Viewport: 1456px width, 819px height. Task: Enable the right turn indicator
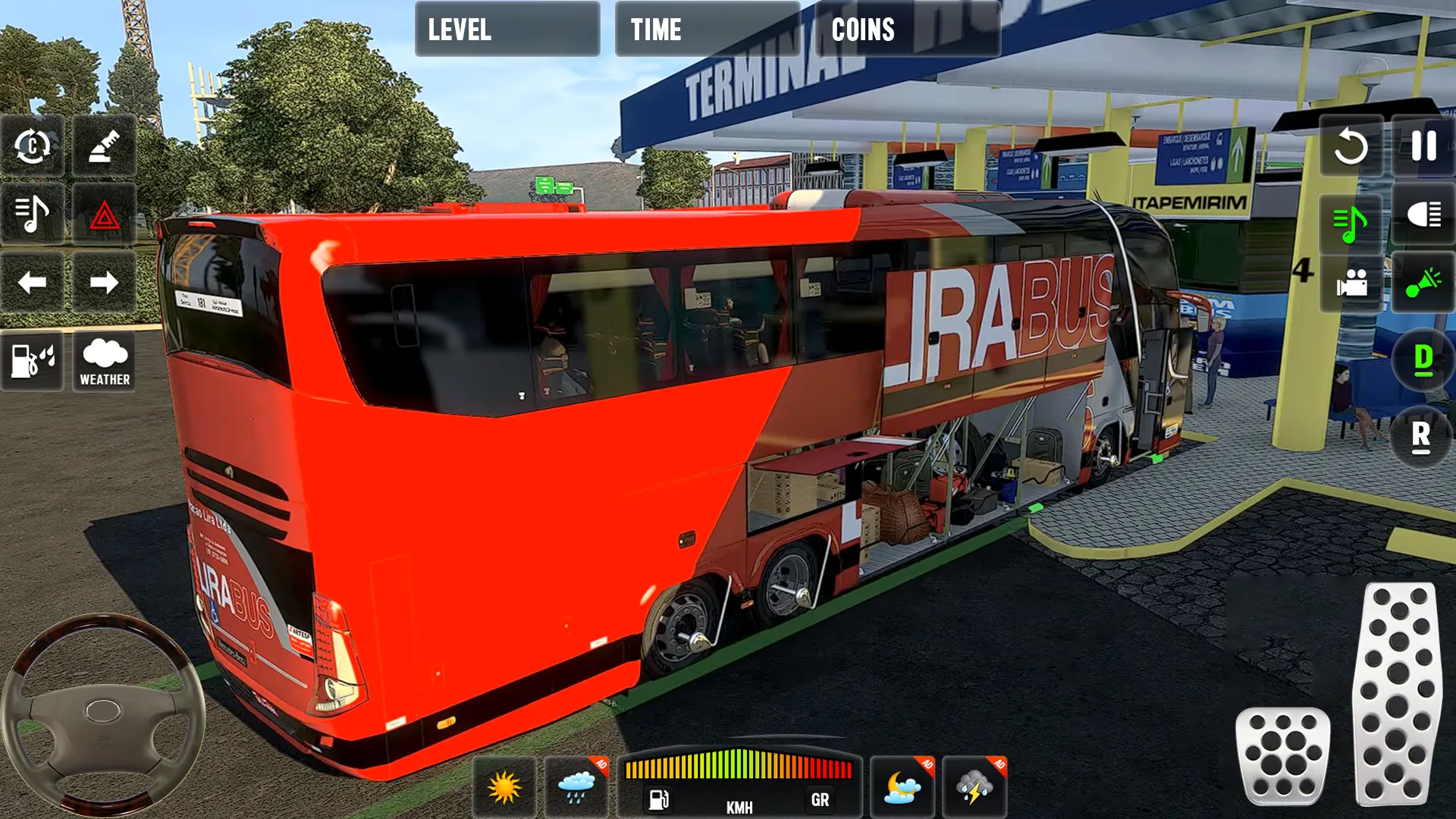pos(106,282)
